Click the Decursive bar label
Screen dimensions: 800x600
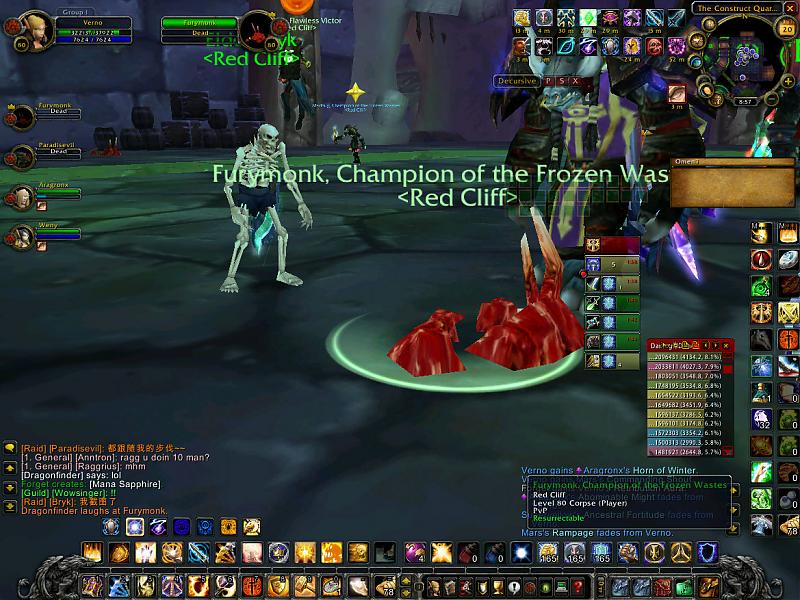(517, 81)
